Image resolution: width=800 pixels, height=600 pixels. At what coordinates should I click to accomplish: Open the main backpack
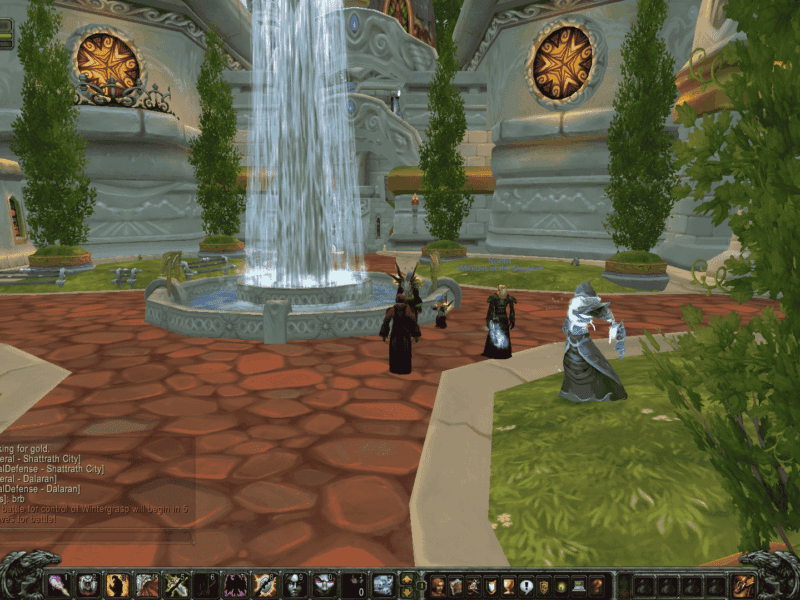[x=744, y=585]
